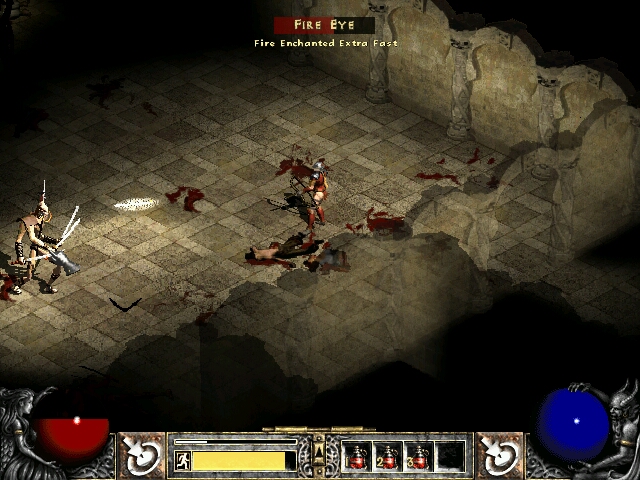Use the red potion in belt slot 1
Image resolution: width=640 pixels, height=480 pixels.
click(x=357, y=457)
